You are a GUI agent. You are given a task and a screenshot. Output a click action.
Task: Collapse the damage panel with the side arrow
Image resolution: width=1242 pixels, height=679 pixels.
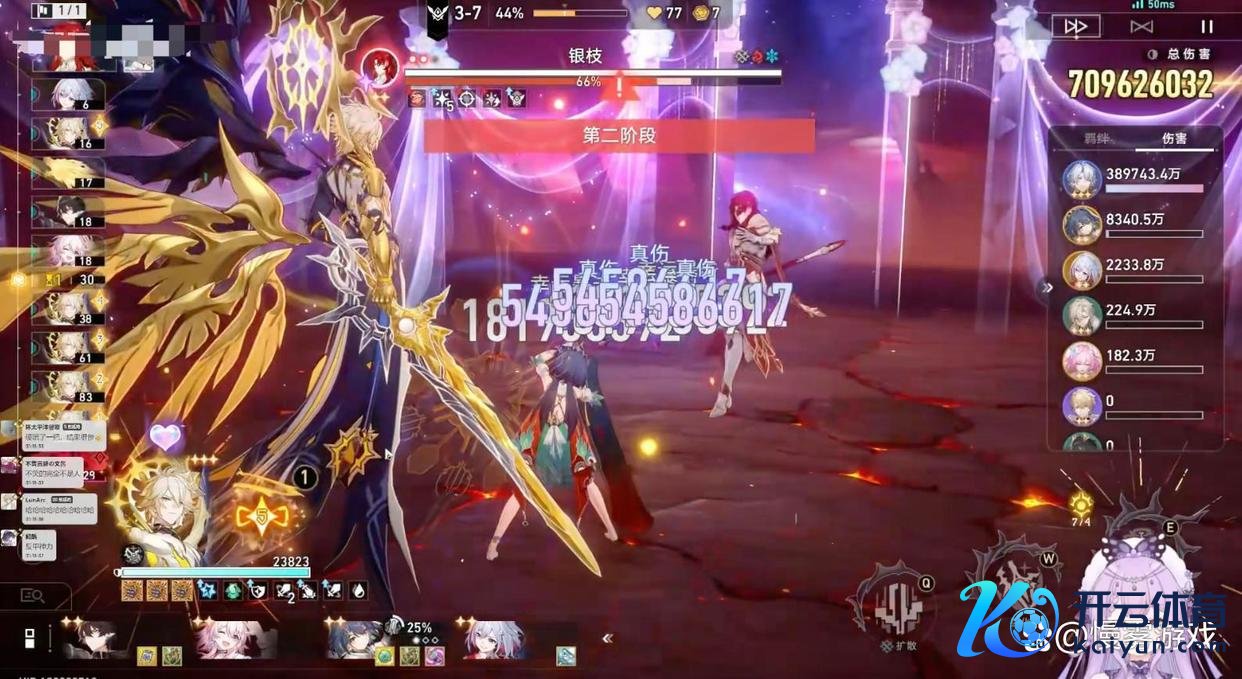[1047, 288]
